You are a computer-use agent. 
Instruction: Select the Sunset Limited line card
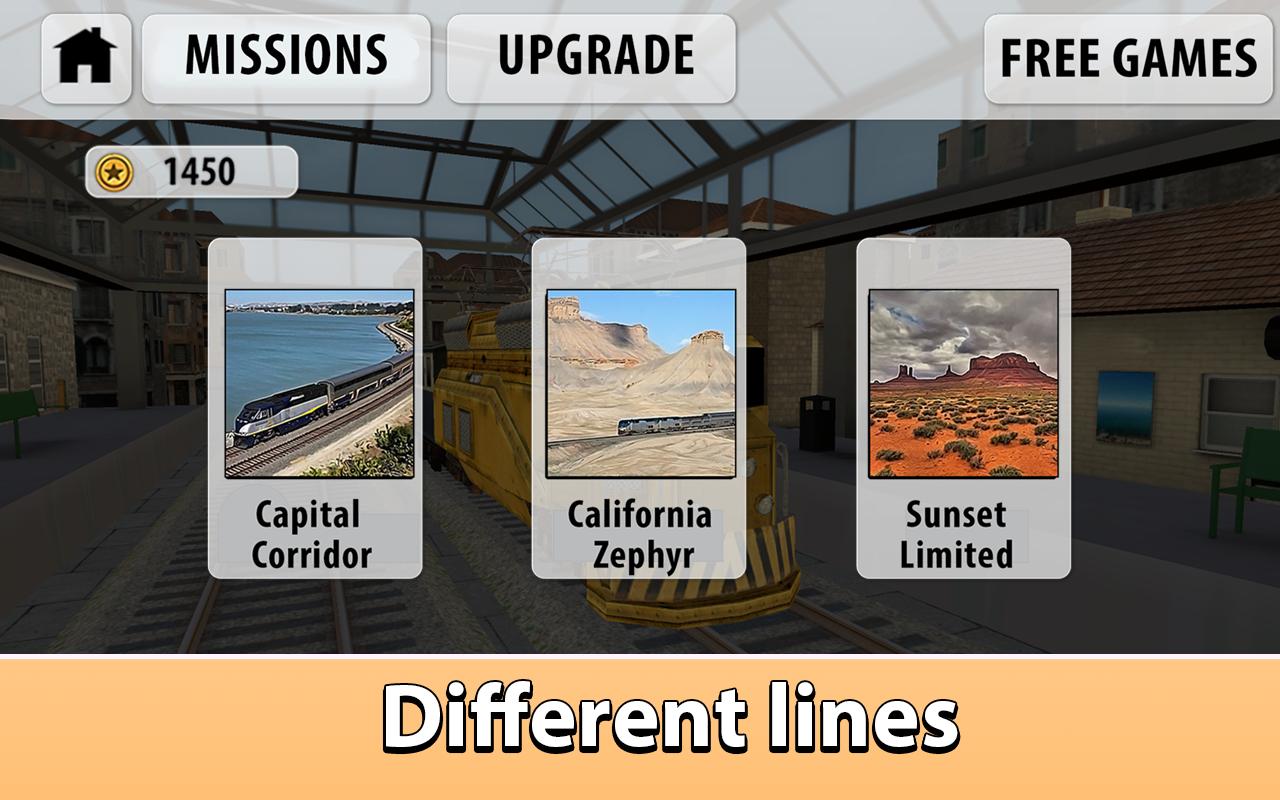point(961,410)
